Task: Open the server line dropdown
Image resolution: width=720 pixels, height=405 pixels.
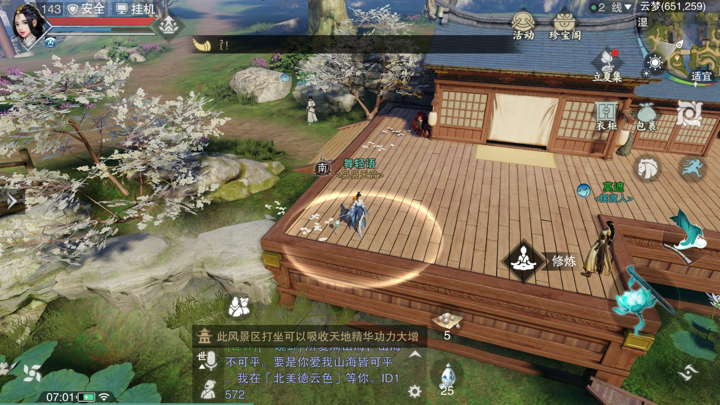Action: (610, 7)
